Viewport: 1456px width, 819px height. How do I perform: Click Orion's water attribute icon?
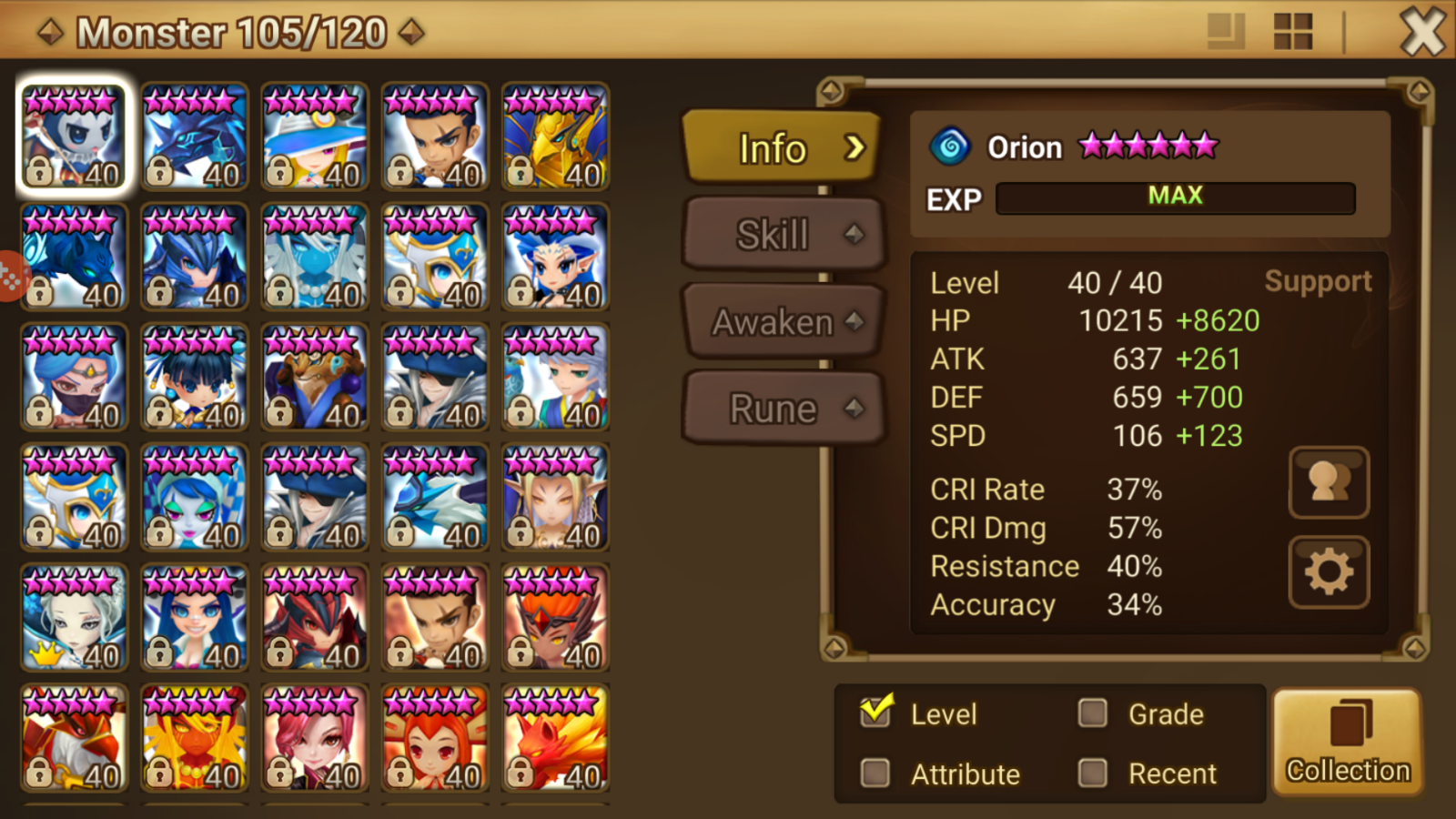click(x=952, y=147)
